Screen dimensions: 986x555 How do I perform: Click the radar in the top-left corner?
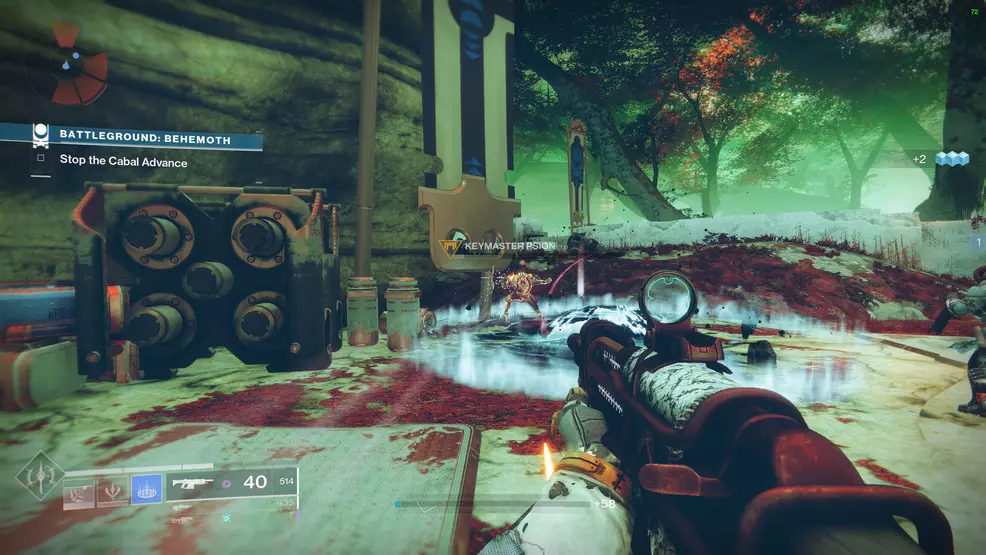click(x=65, y=65)
